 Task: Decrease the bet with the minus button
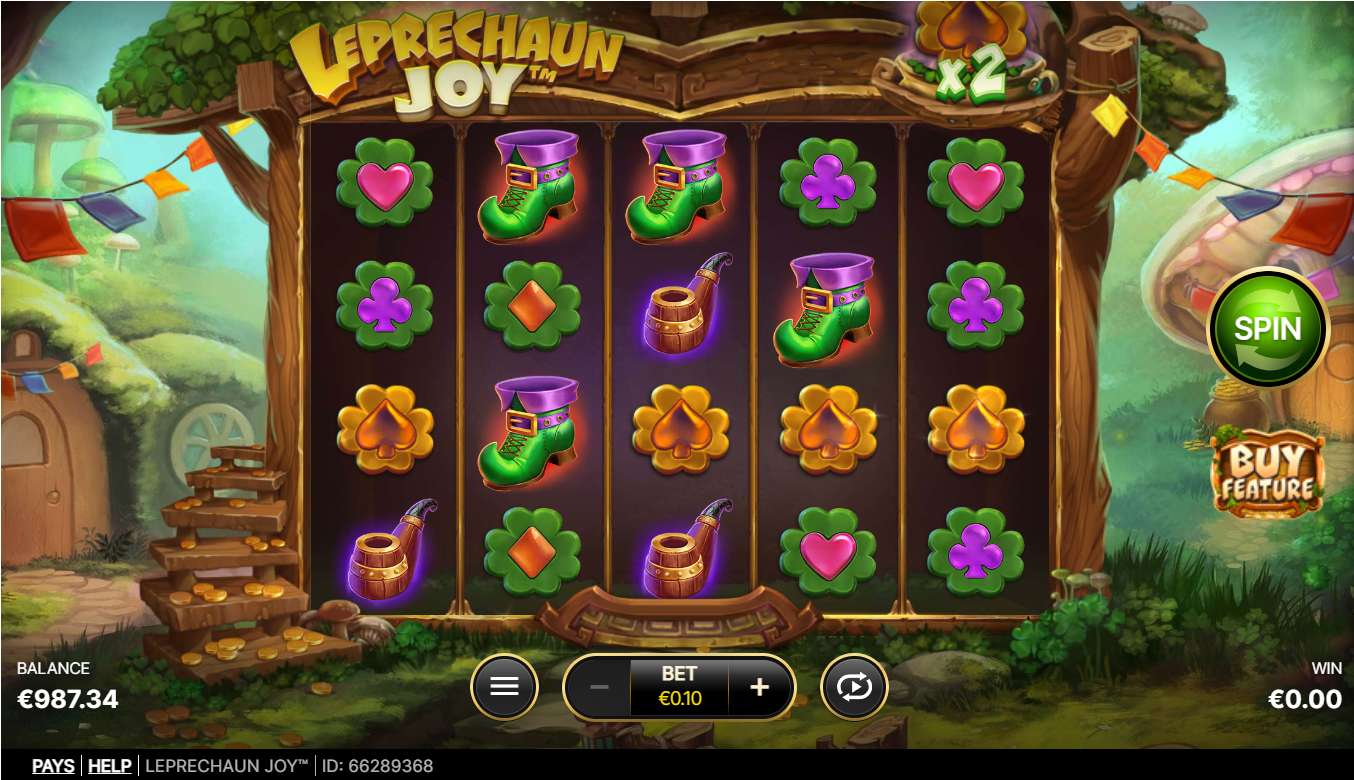[x=599, y=687]
